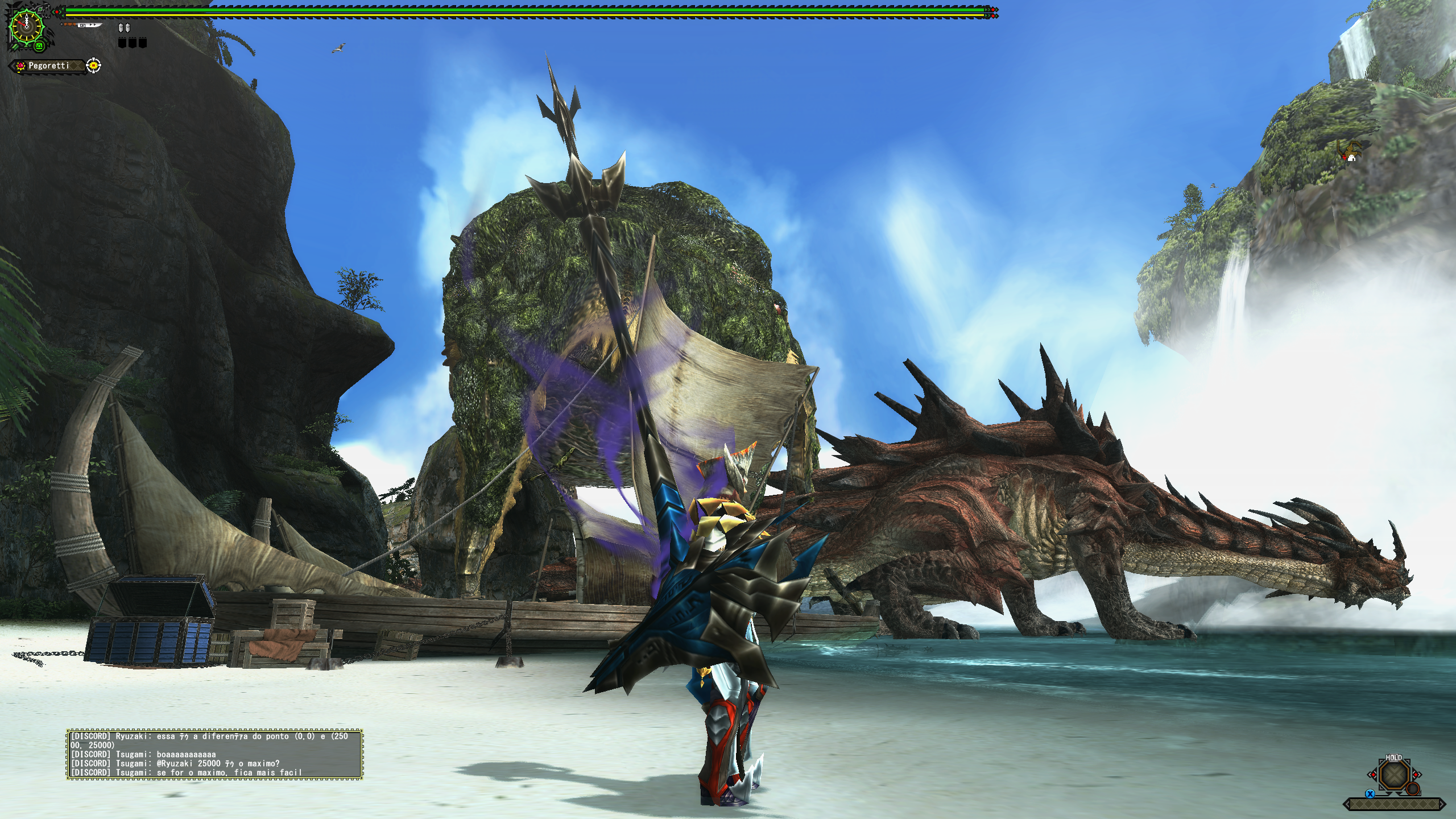Screen dimensions: 1456x819
Task: Cycle item bar to the left
Action: point(1372,775)
